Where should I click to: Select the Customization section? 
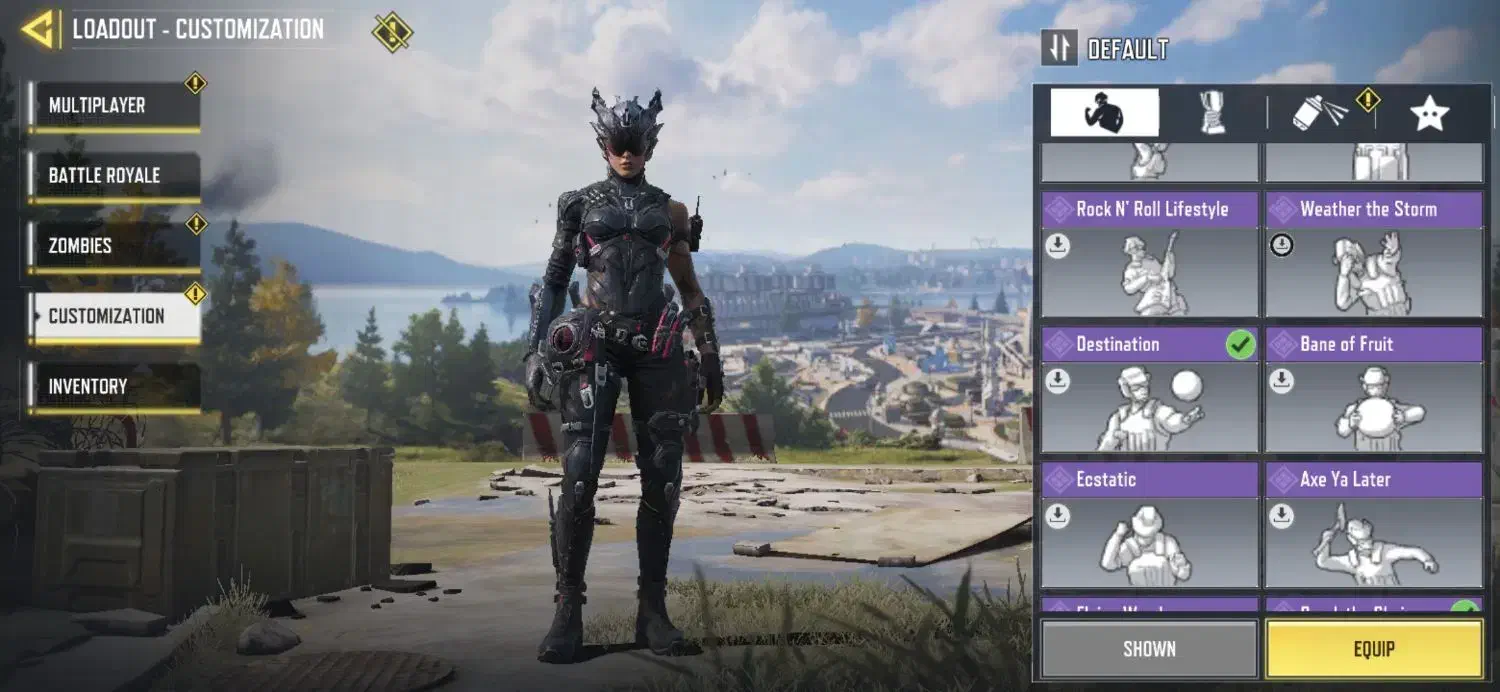tap(113, 316)
